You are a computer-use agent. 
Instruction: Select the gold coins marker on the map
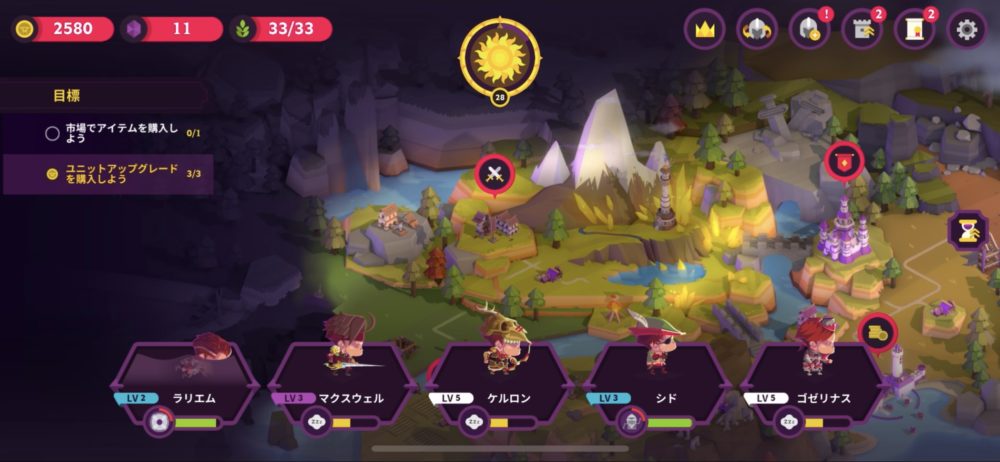pos(877,331)
